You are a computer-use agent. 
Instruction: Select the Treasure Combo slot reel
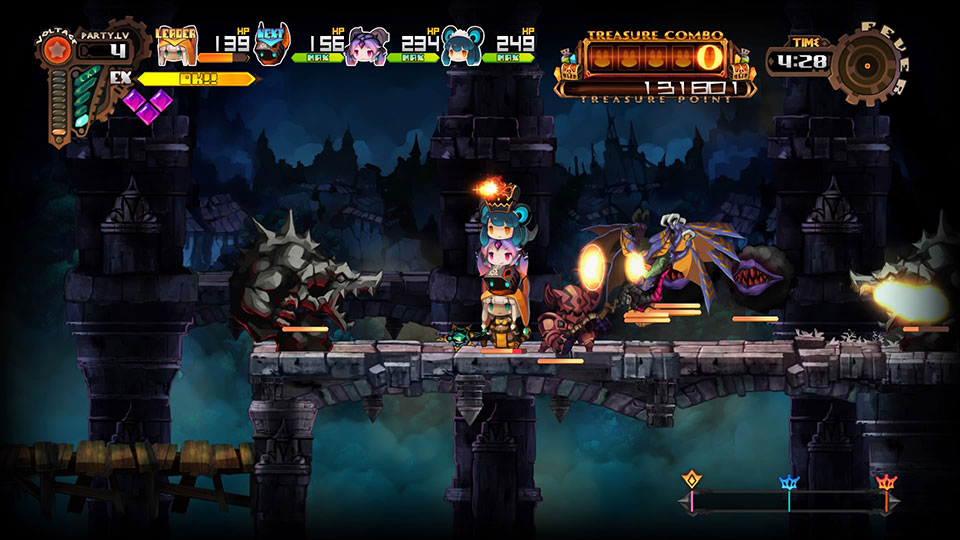656,53
